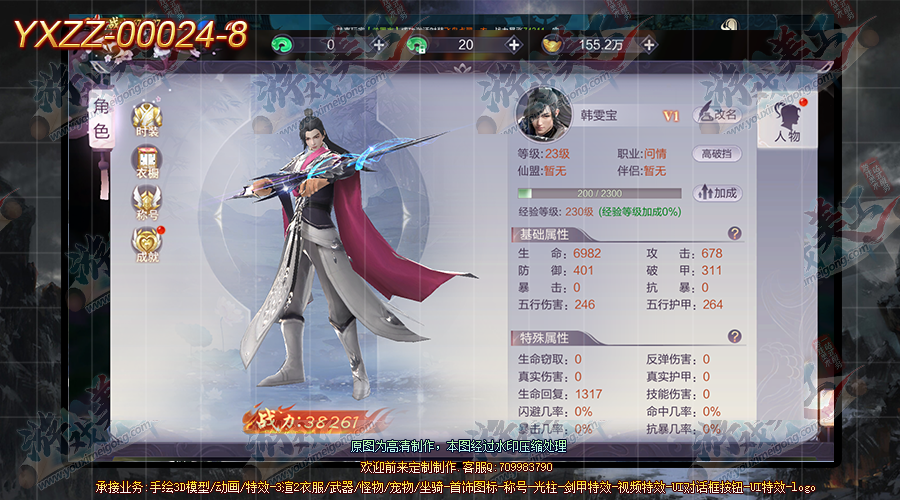This screenshot has width=900, height=500.
Task: Show the 称号 titles screen
Action: (147, 203)
